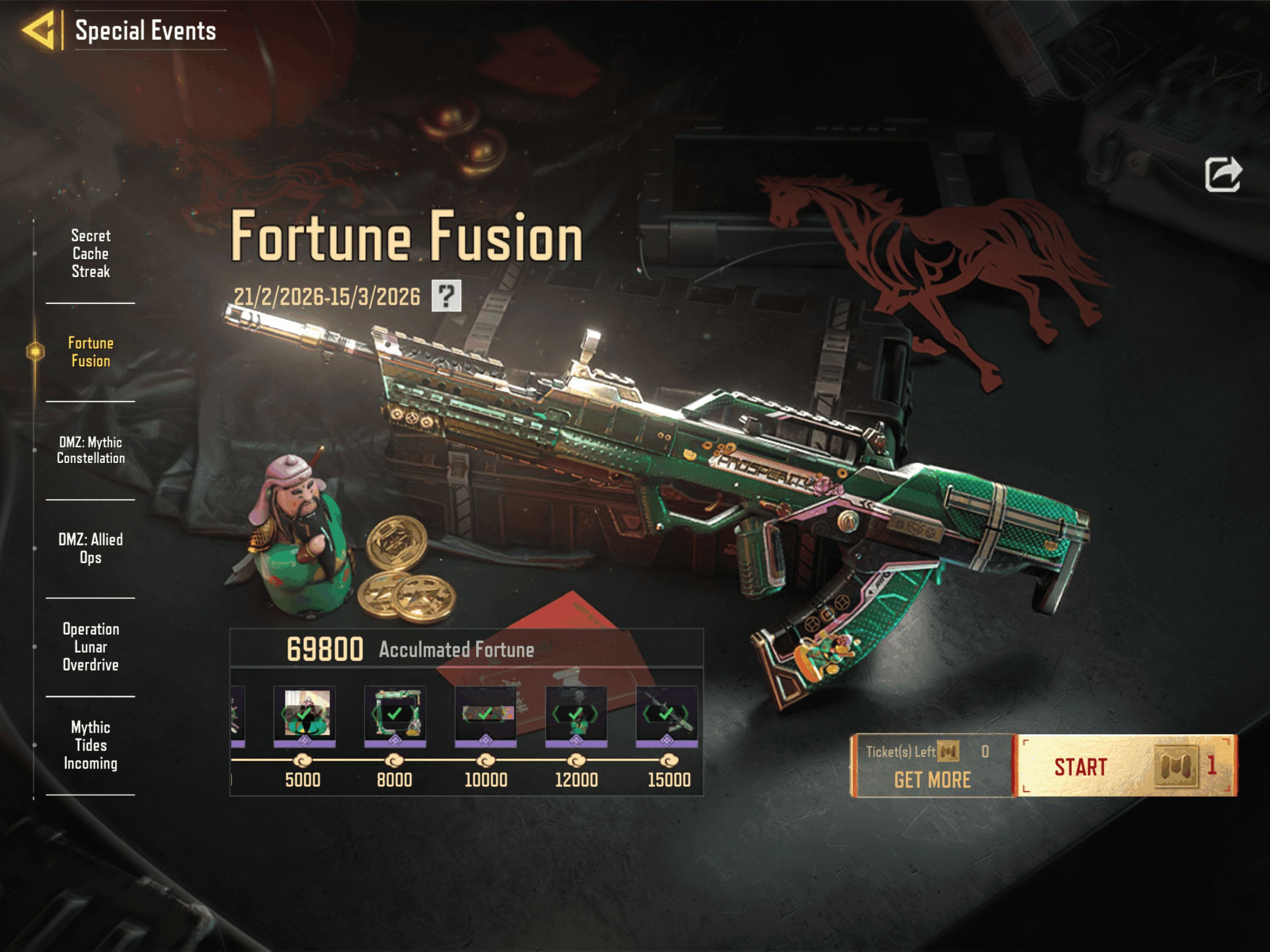Image resolution: width=1270 pixels, height=952 pixels.
Task: View Operation Lunar Overdrive event
Action: point(91,647)
